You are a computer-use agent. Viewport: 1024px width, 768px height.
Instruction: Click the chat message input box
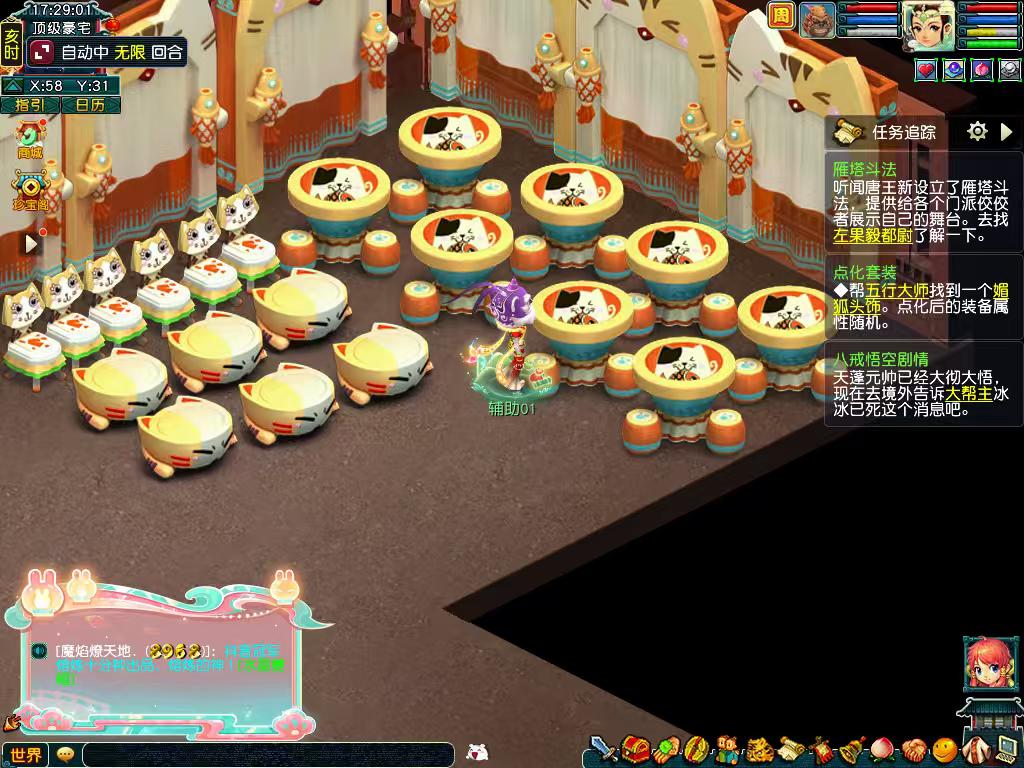pos(268,755)
